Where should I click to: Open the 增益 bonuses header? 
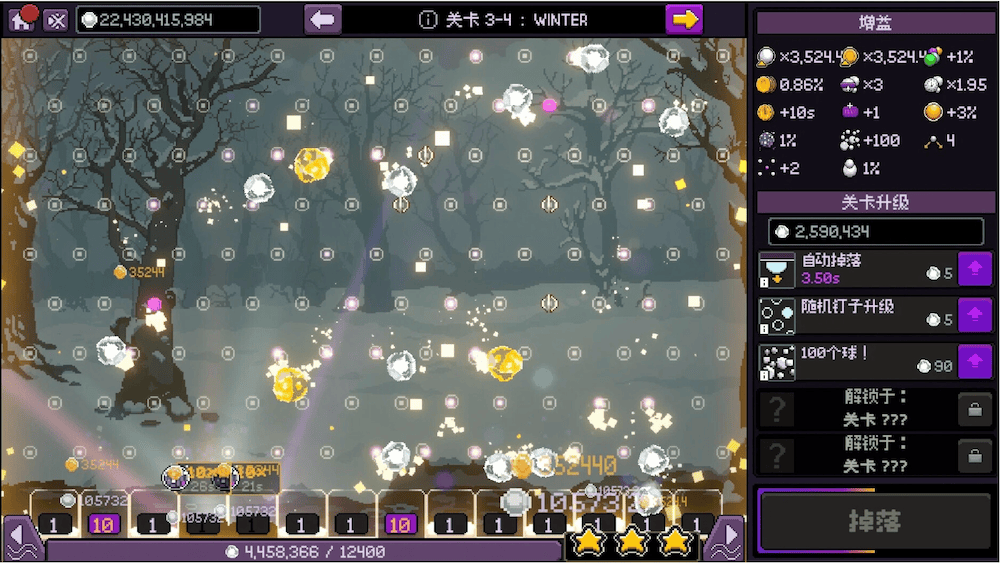(x=873, y=22)
